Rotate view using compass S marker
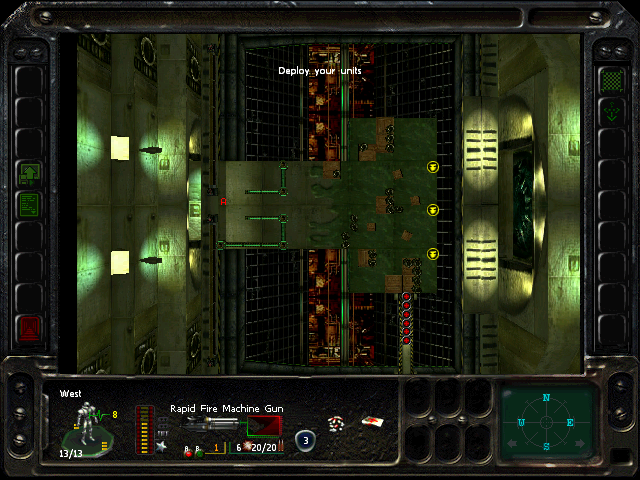 pos(547,445)
